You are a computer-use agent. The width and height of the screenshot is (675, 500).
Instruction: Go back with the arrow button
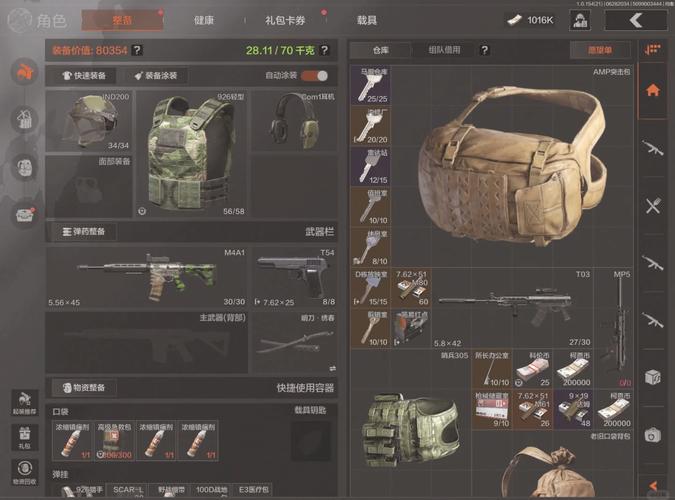(636, 19)
